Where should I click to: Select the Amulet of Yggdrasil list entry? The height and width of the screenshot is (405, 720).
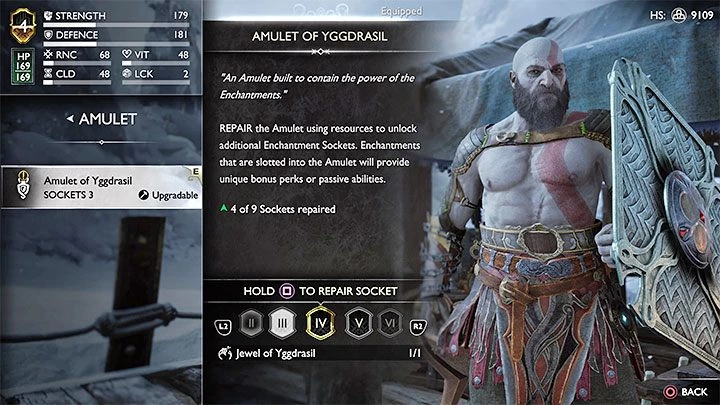click(100, 186)
